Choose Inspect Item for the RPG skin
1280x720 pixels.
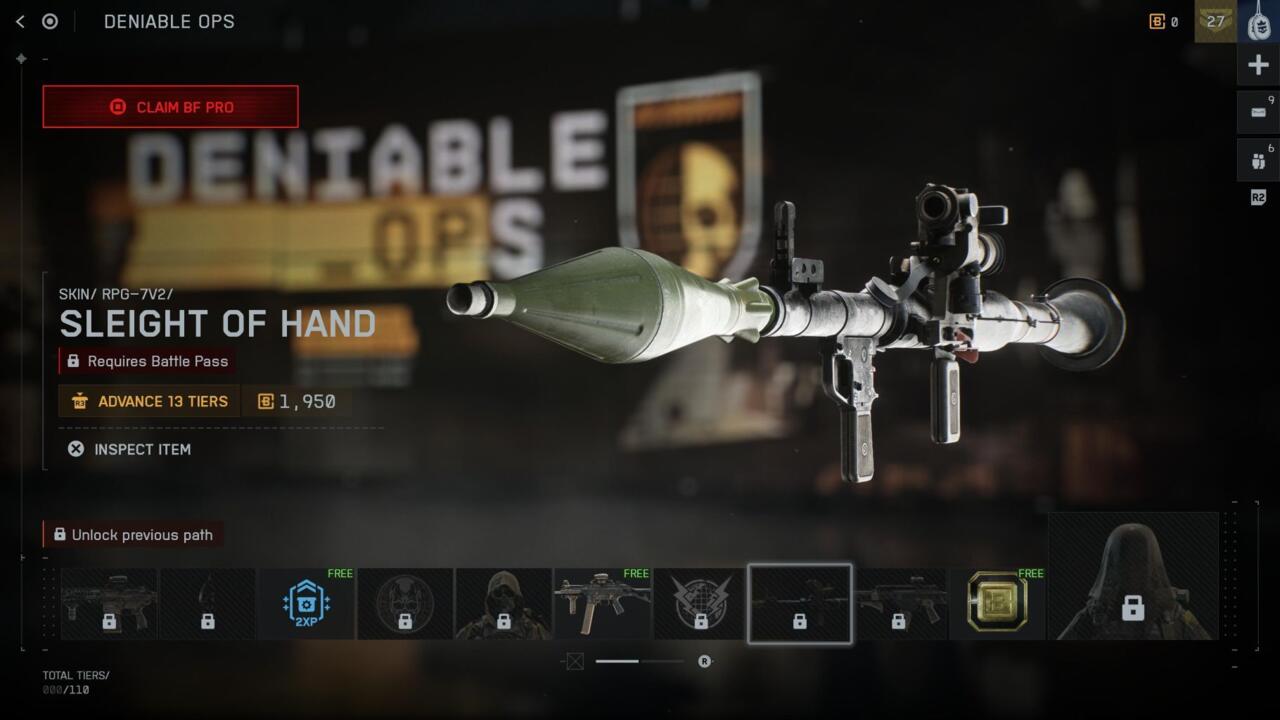(x=129, y=449)
